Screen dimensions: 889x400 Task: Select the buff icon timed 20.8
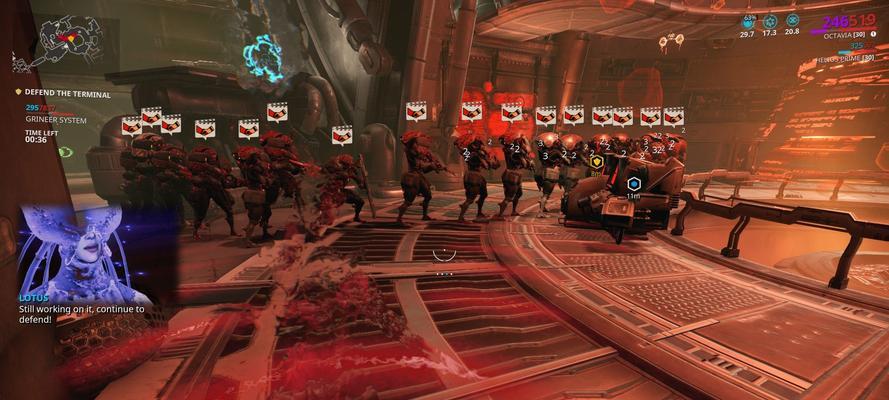792,20
